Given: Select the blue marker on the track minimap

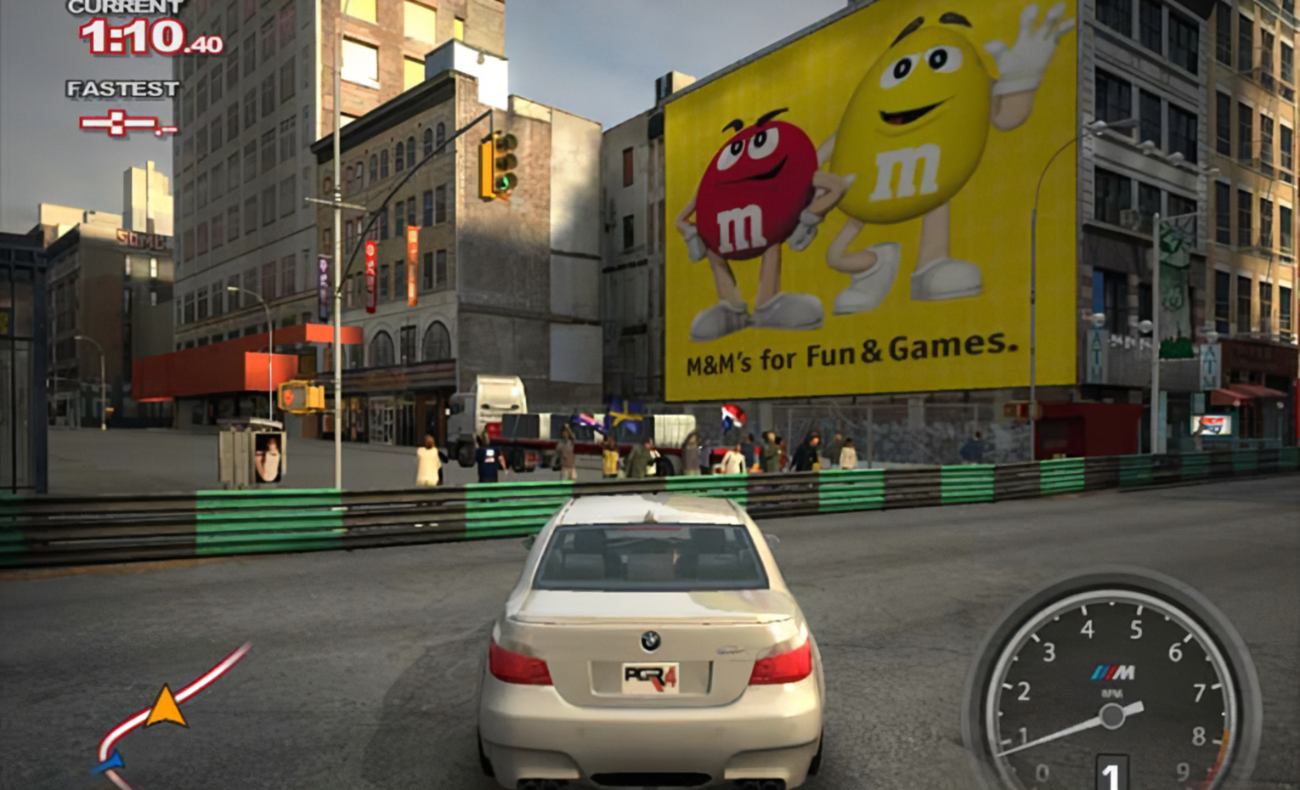Looking at the screenshot, I should click(x=108, y=763).
